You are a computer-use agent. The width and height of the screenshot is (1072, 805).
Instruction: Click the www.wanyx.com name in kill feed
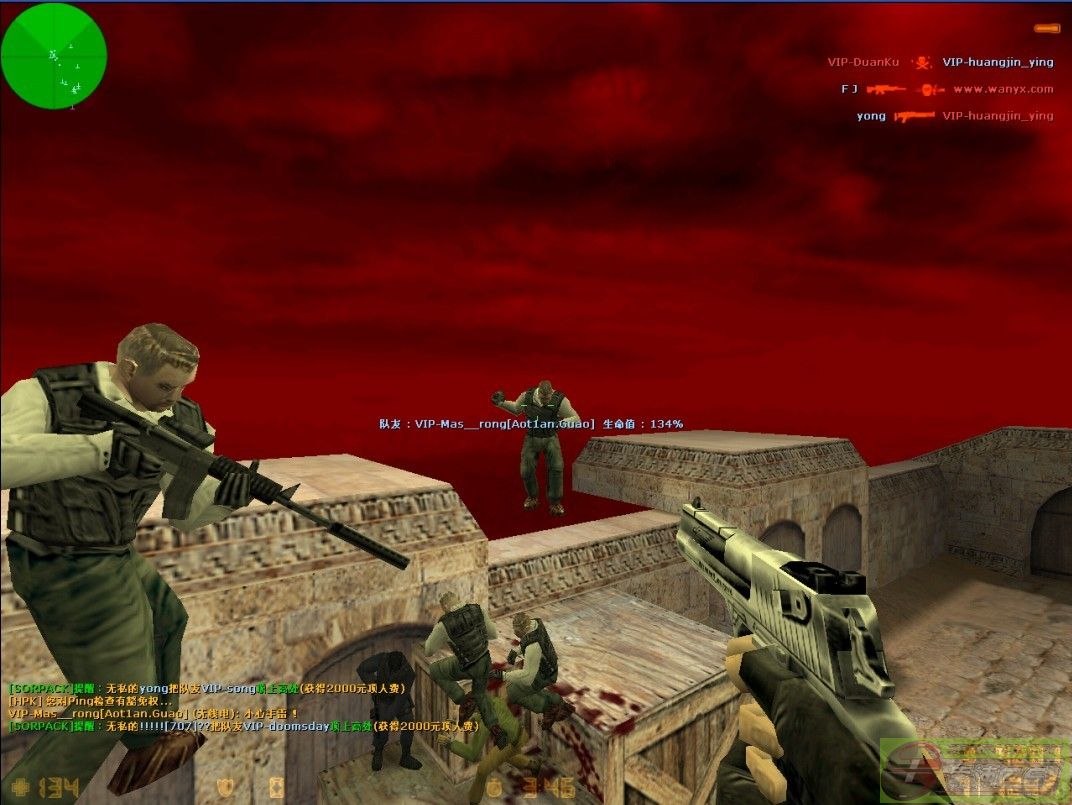[1002, 89]
